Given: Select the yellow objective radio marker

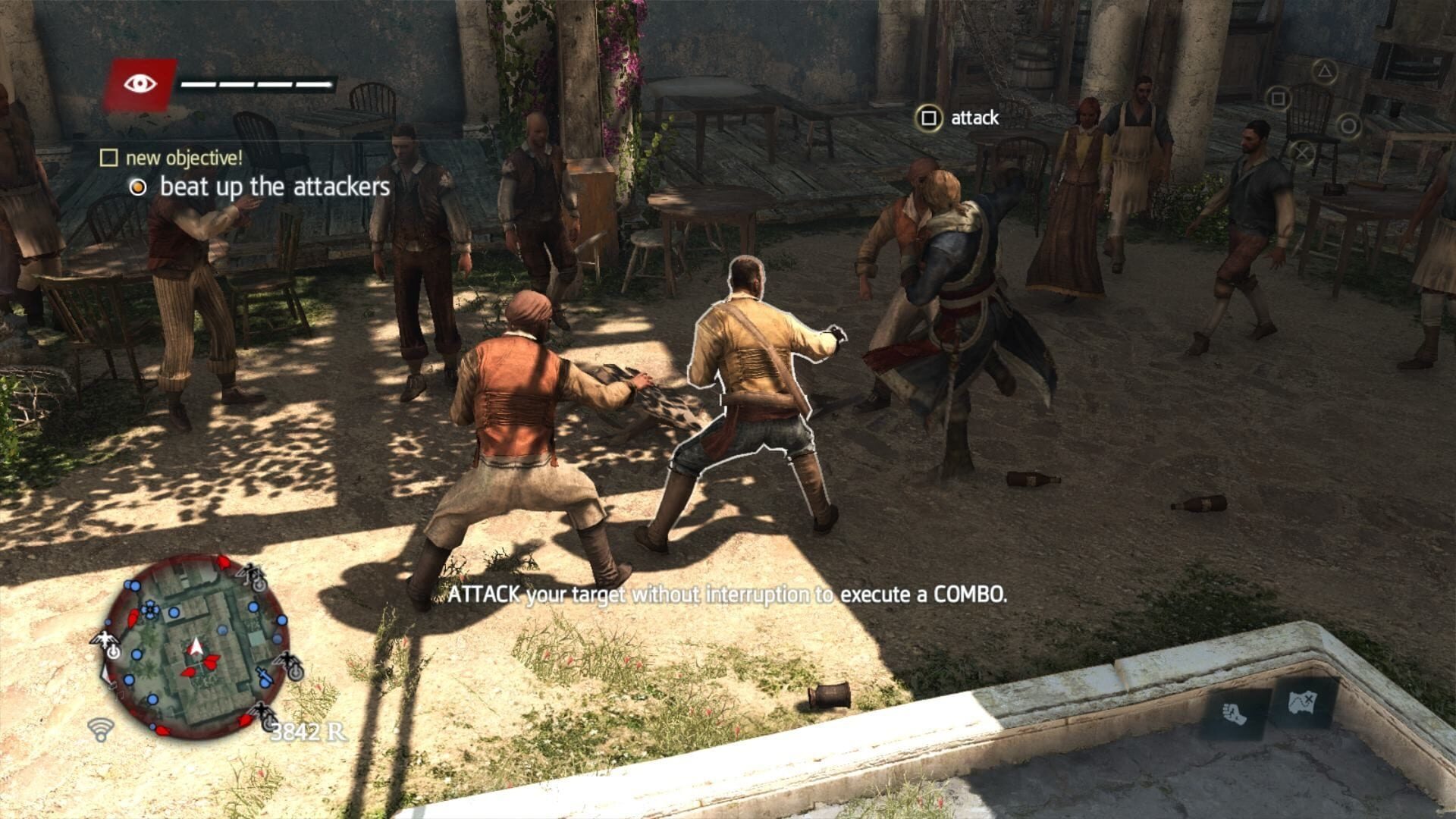Looking at the screenshot, I should [139, 188].
